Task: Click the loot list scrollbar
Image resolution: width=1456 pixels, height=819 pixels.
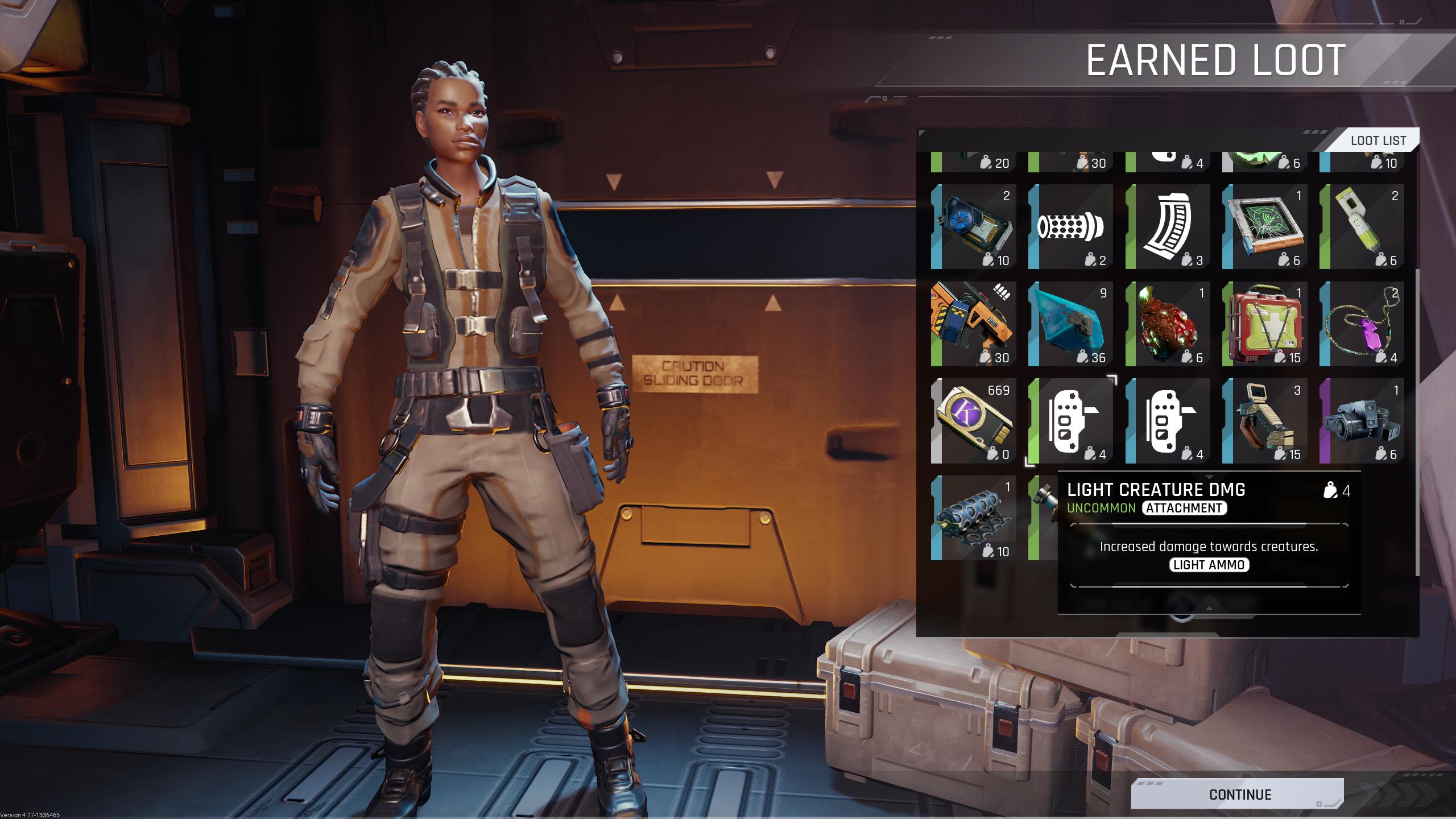Action: tap(1416, 421)
